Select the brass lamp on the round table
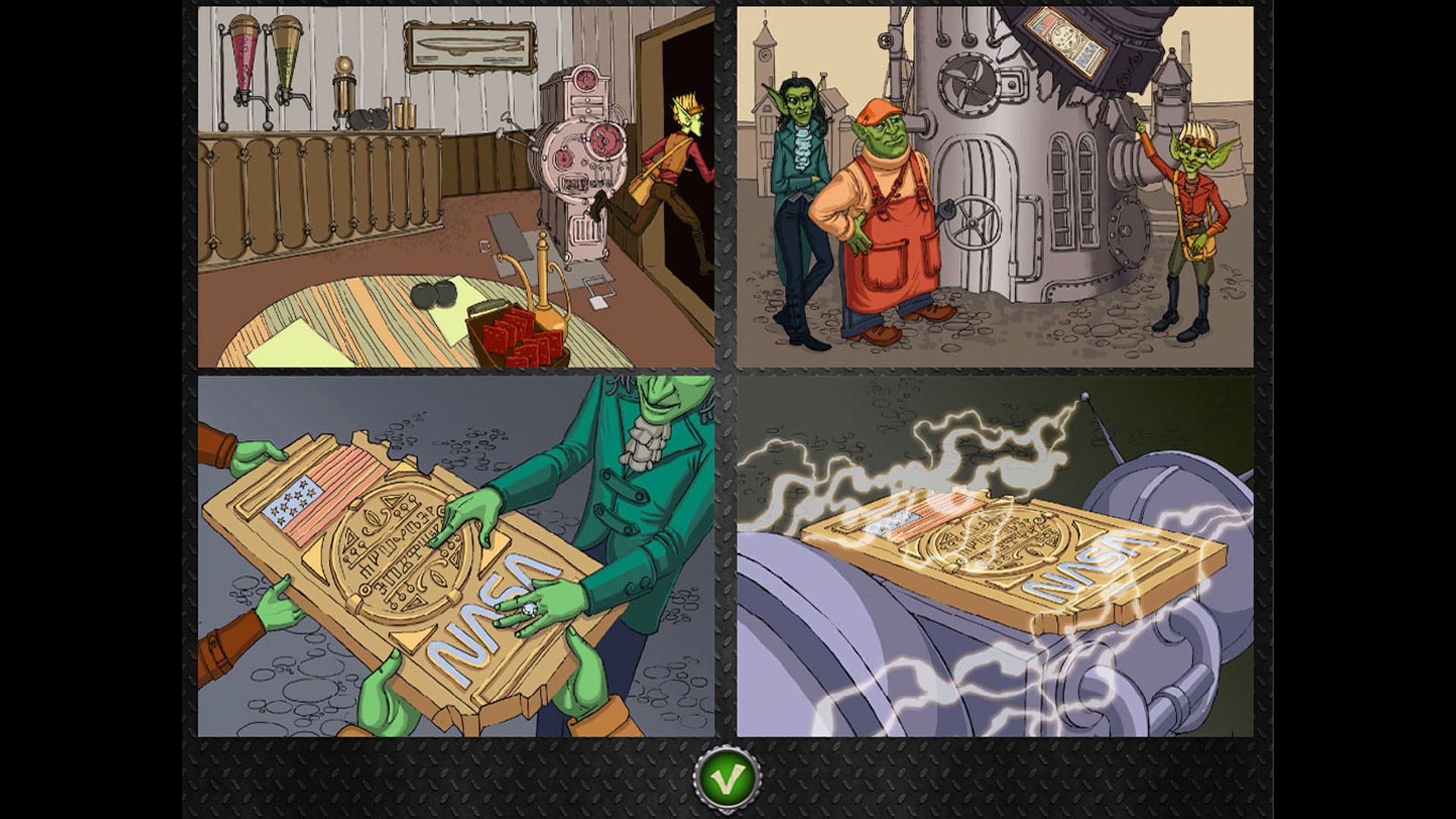The height and width of the screenshot is (819, 1456). (x=542, y=281)
